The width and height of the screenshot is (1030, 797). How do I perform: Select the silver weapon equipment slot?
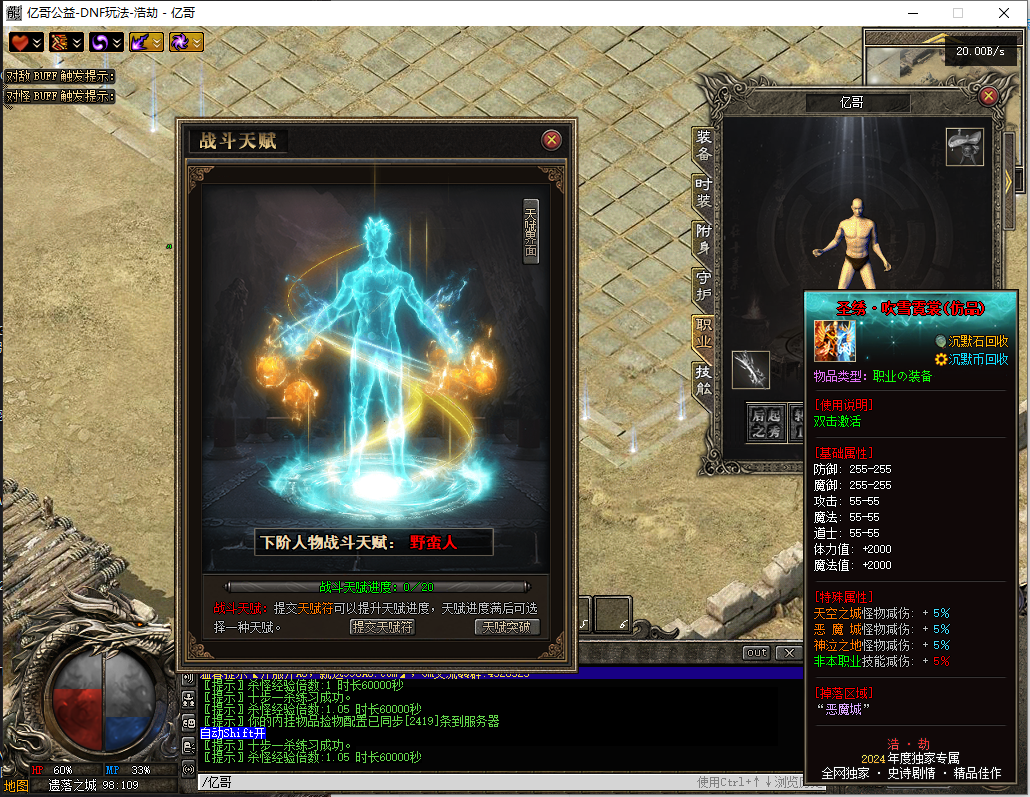[x=751, y=369]
